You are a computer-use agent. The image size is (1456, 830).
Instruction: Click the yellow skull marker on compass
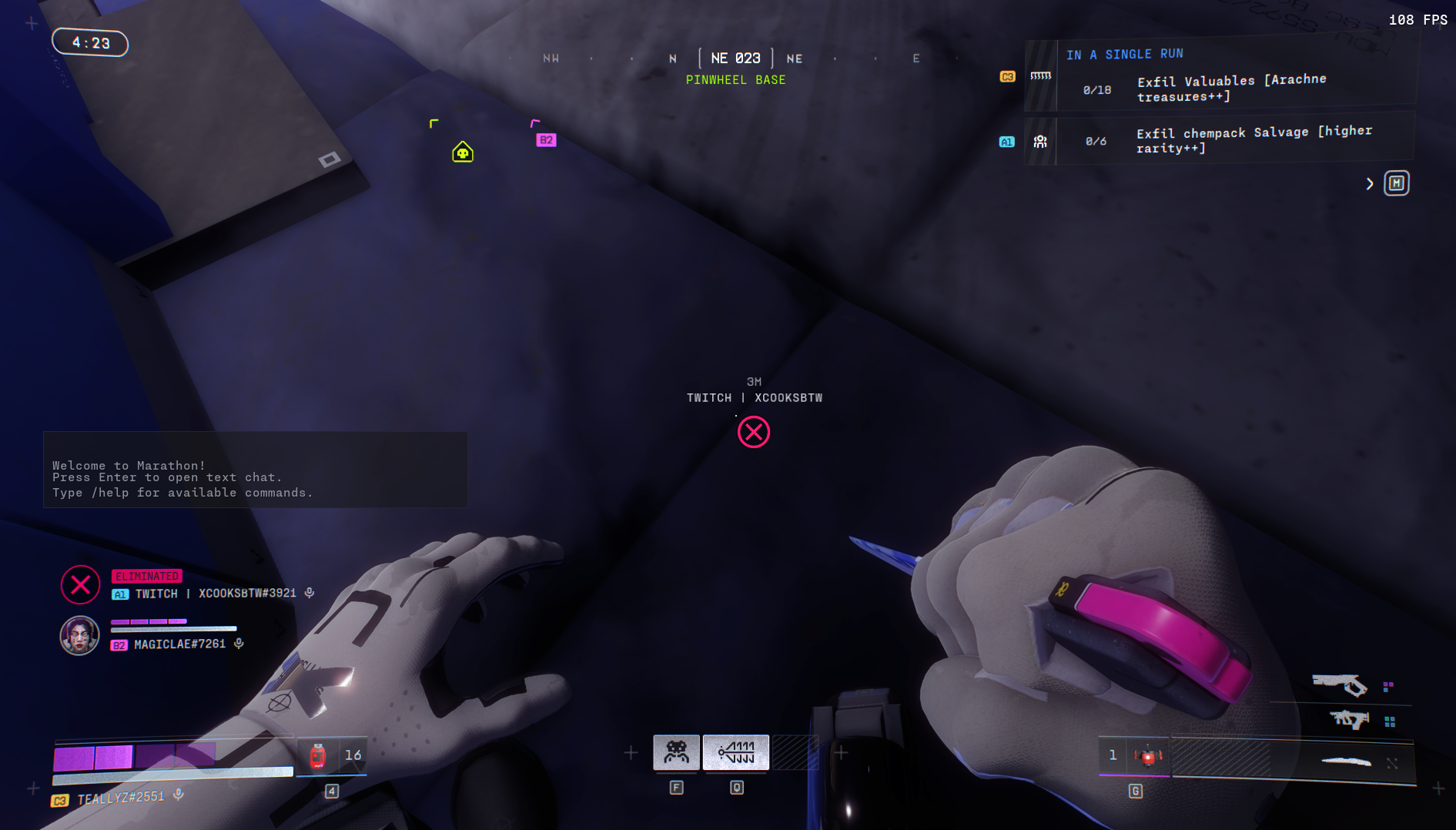click(463, 152)
